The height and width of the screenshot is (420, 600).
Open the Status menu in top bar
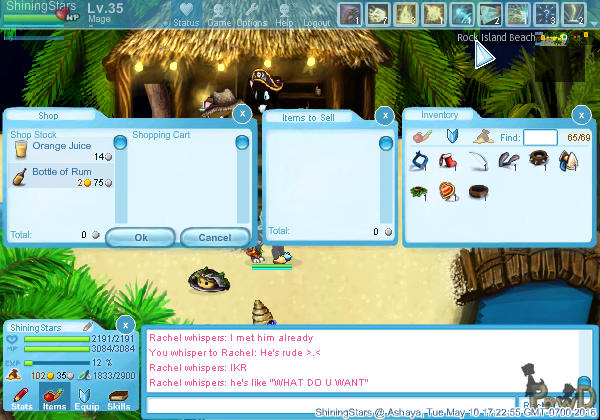click(186, 14)
